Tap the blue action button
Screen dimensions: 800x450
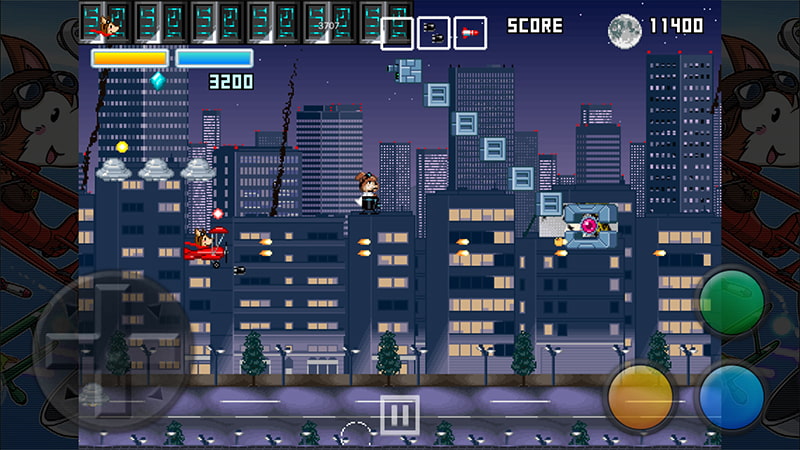click(x=732, y=396)
